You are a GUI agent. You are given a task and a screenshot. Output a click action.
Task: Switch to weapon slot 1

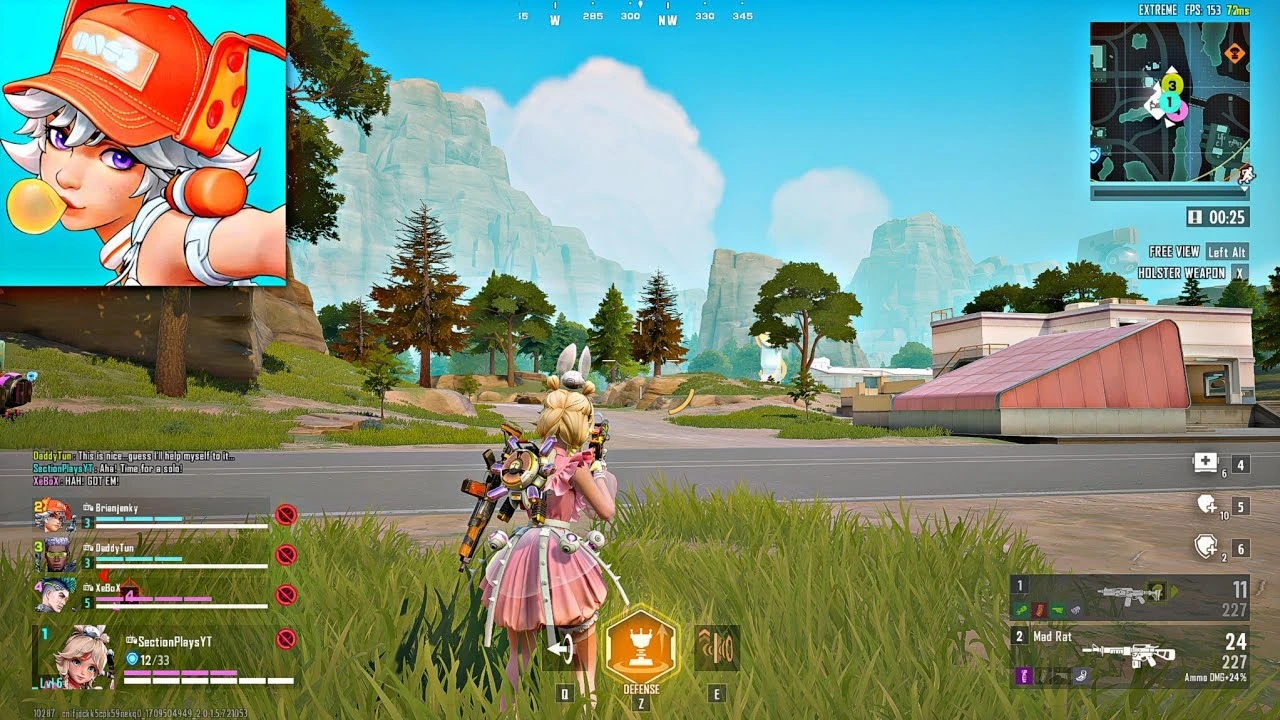(1021, 586)
